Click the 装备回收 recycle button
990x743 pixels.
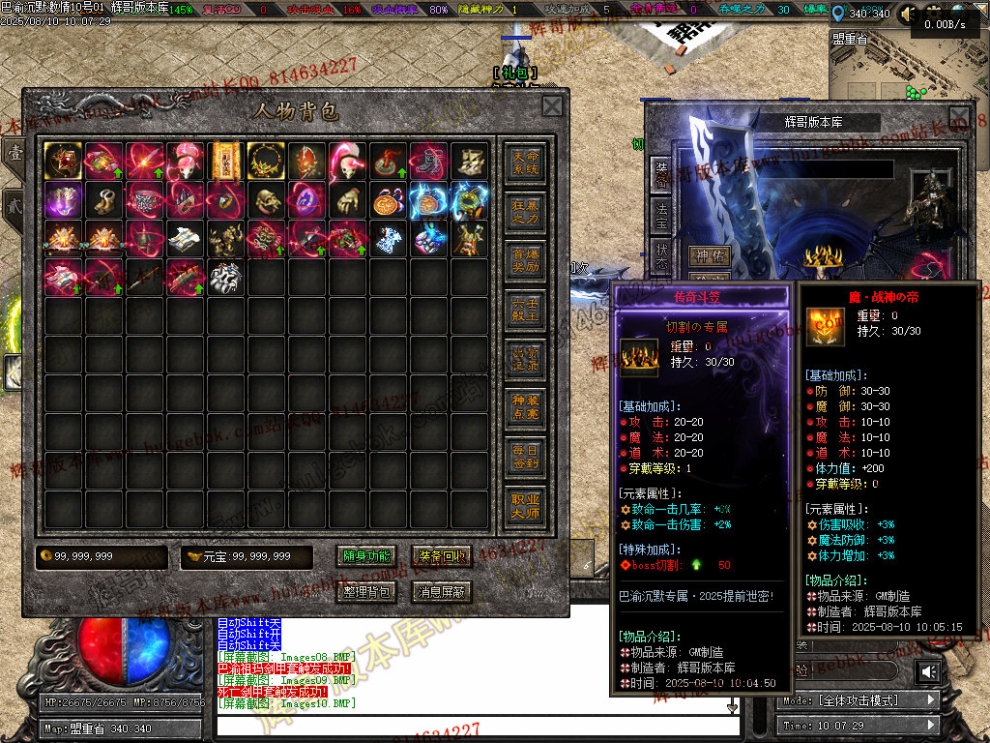pyautogui.click(x=441, y=557)
